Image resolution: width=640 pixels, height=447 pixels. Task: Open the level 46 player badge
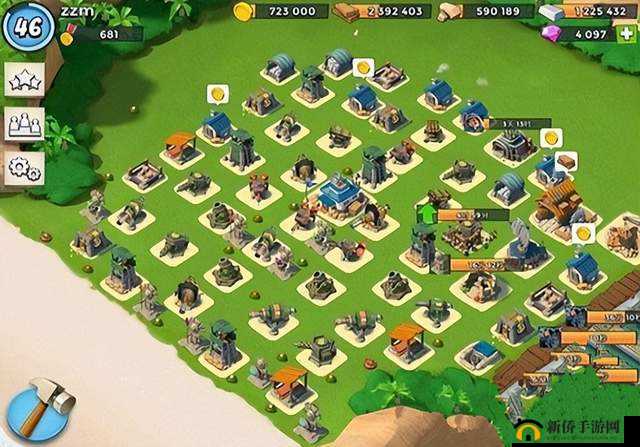tap(27, 26)
